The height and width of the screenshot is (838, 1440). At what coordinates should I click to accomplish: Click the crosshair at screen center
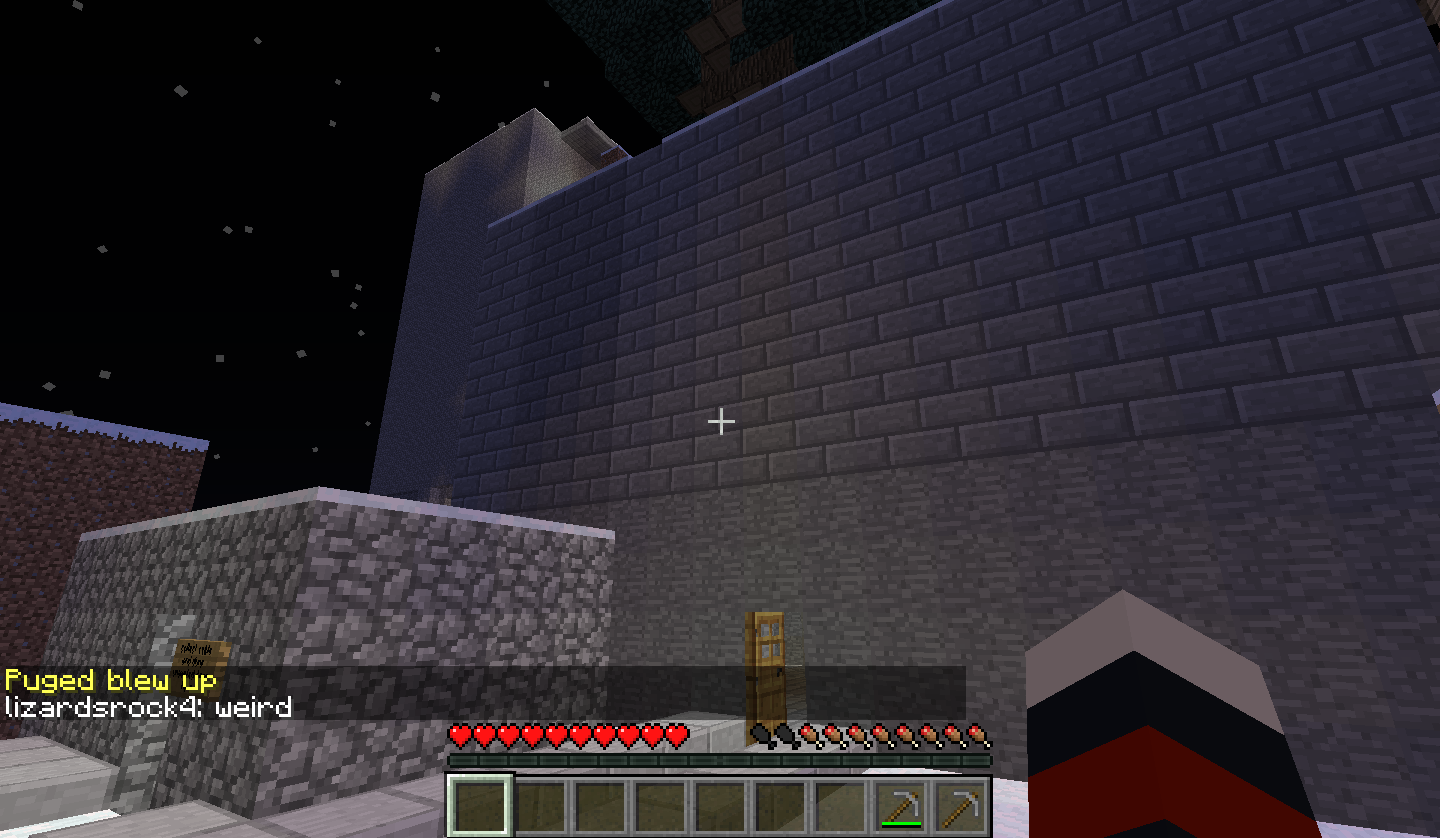pyautogui.click(x=719, y=422)
